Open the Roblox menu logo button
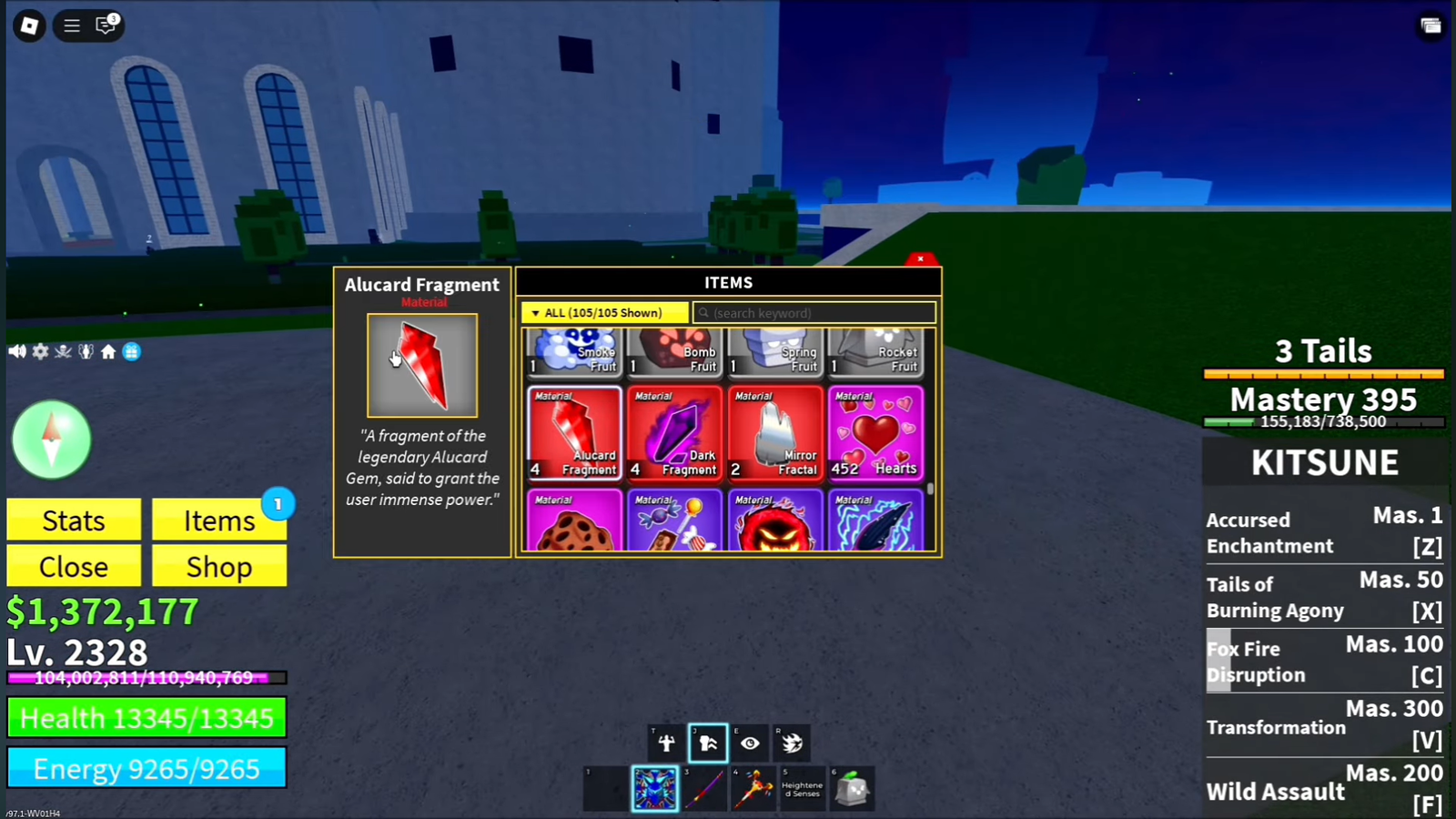This screenshot has width=1456, height=819. point(29,25)
